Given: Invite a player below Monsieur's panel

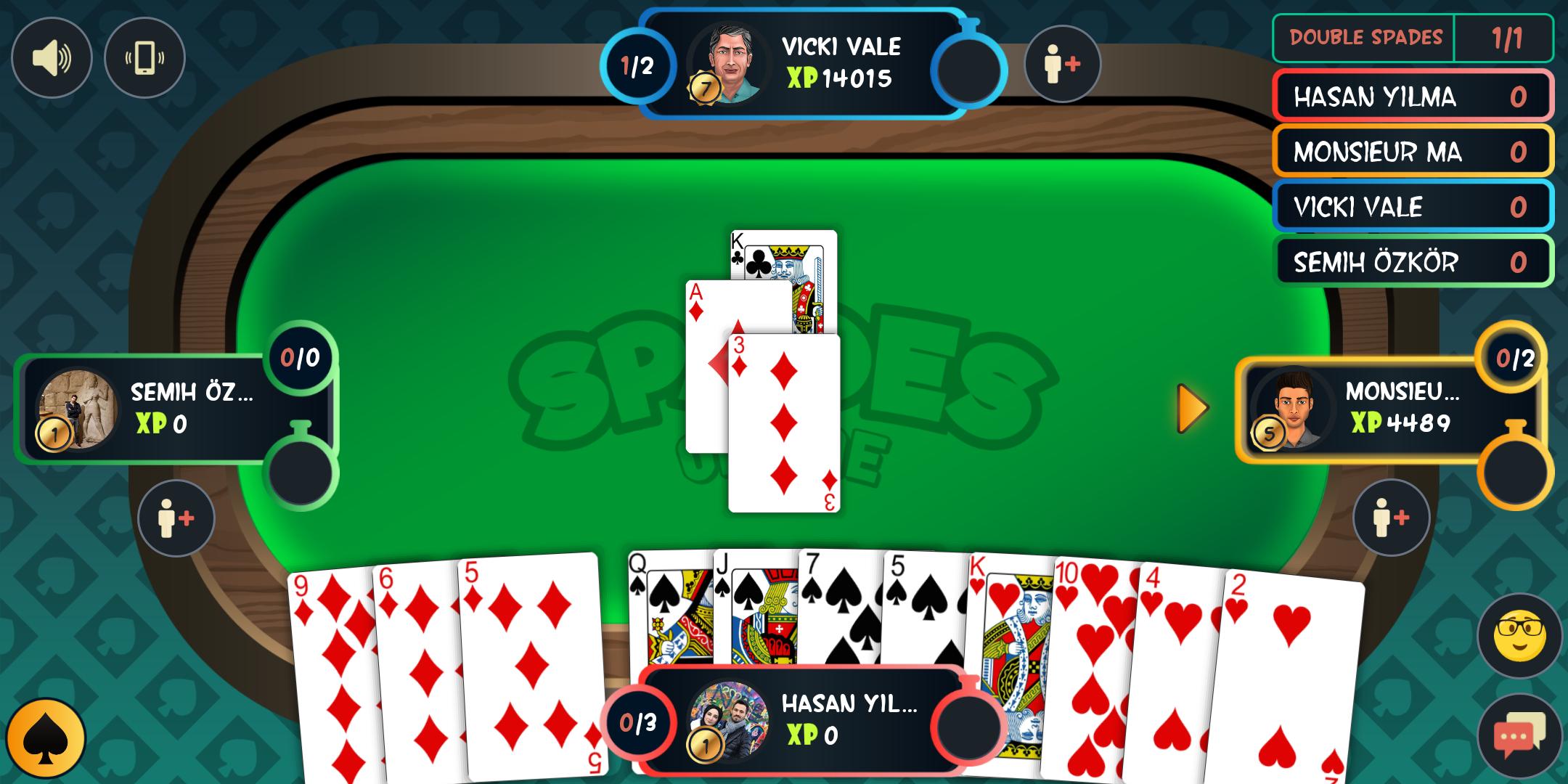Looking at the screenshot, I should (1391, 518).
